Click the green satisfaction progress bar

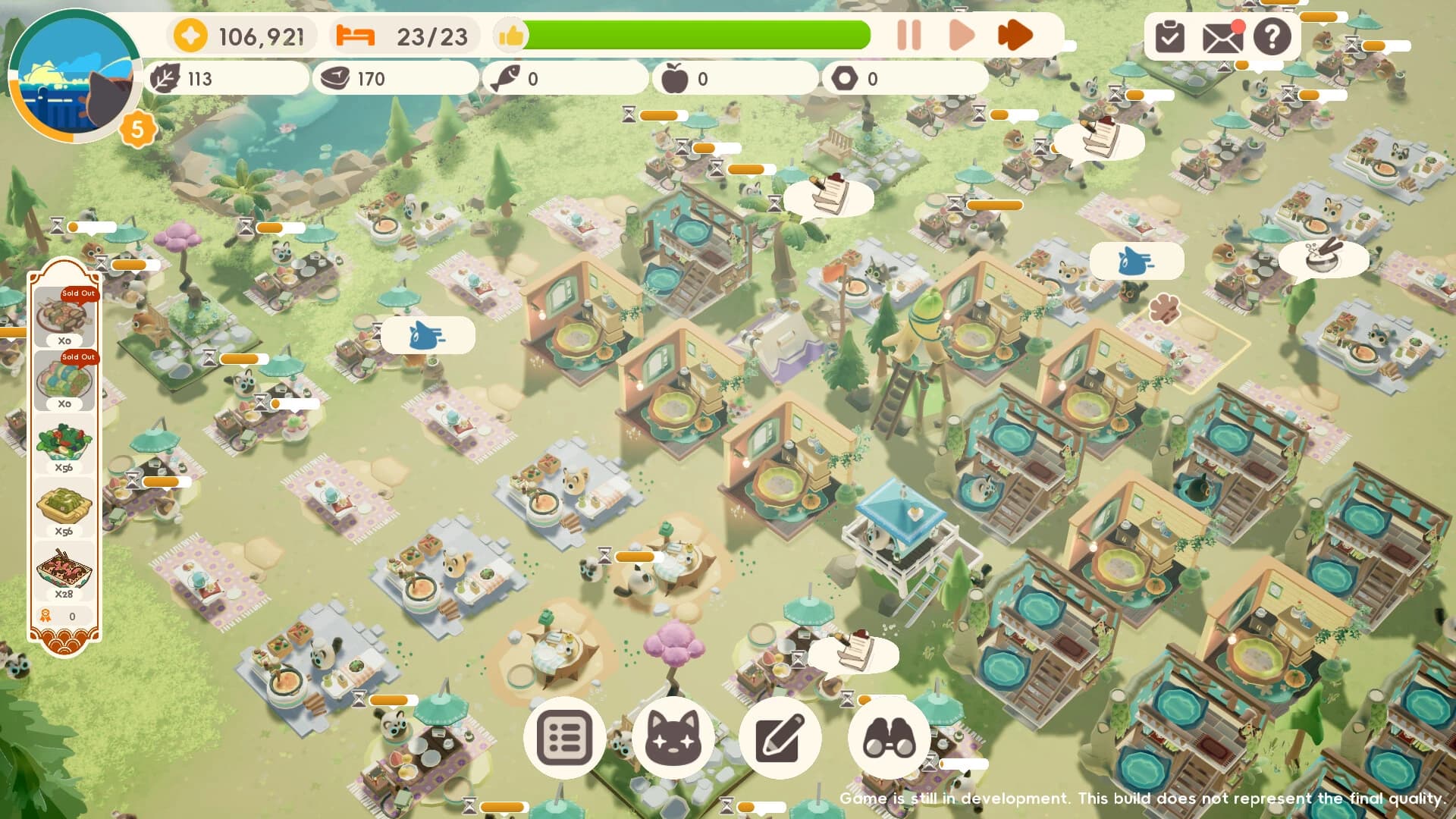[x=698, y=34]
